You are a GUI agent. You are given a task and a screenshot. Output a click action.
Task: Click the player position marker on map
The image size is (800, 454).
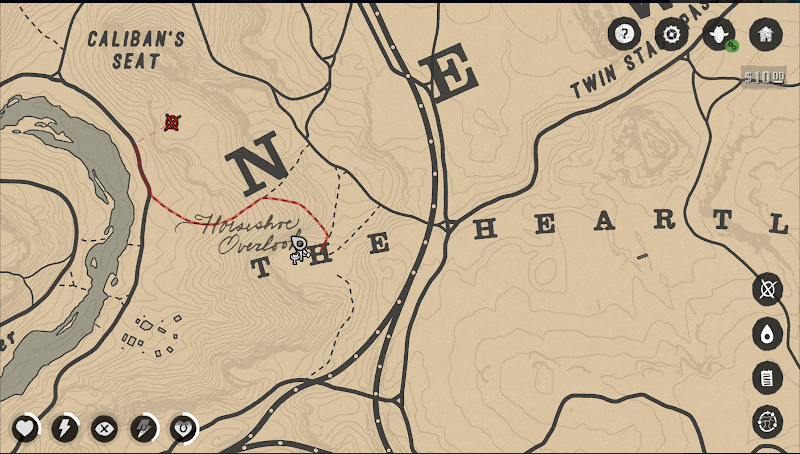[x=298, y=248]
